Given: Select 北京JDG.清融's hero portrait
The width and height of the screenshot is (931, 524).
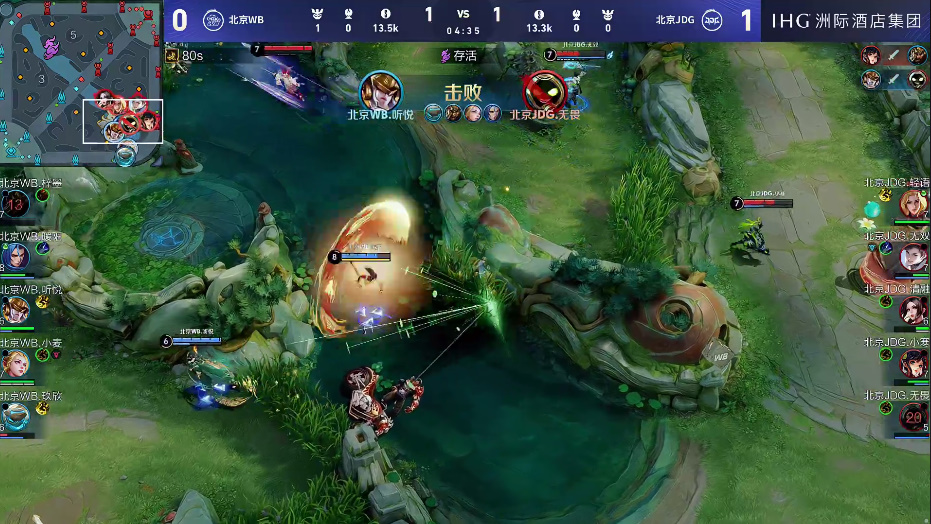Looking at the screenshot, I should pos(913,310).
